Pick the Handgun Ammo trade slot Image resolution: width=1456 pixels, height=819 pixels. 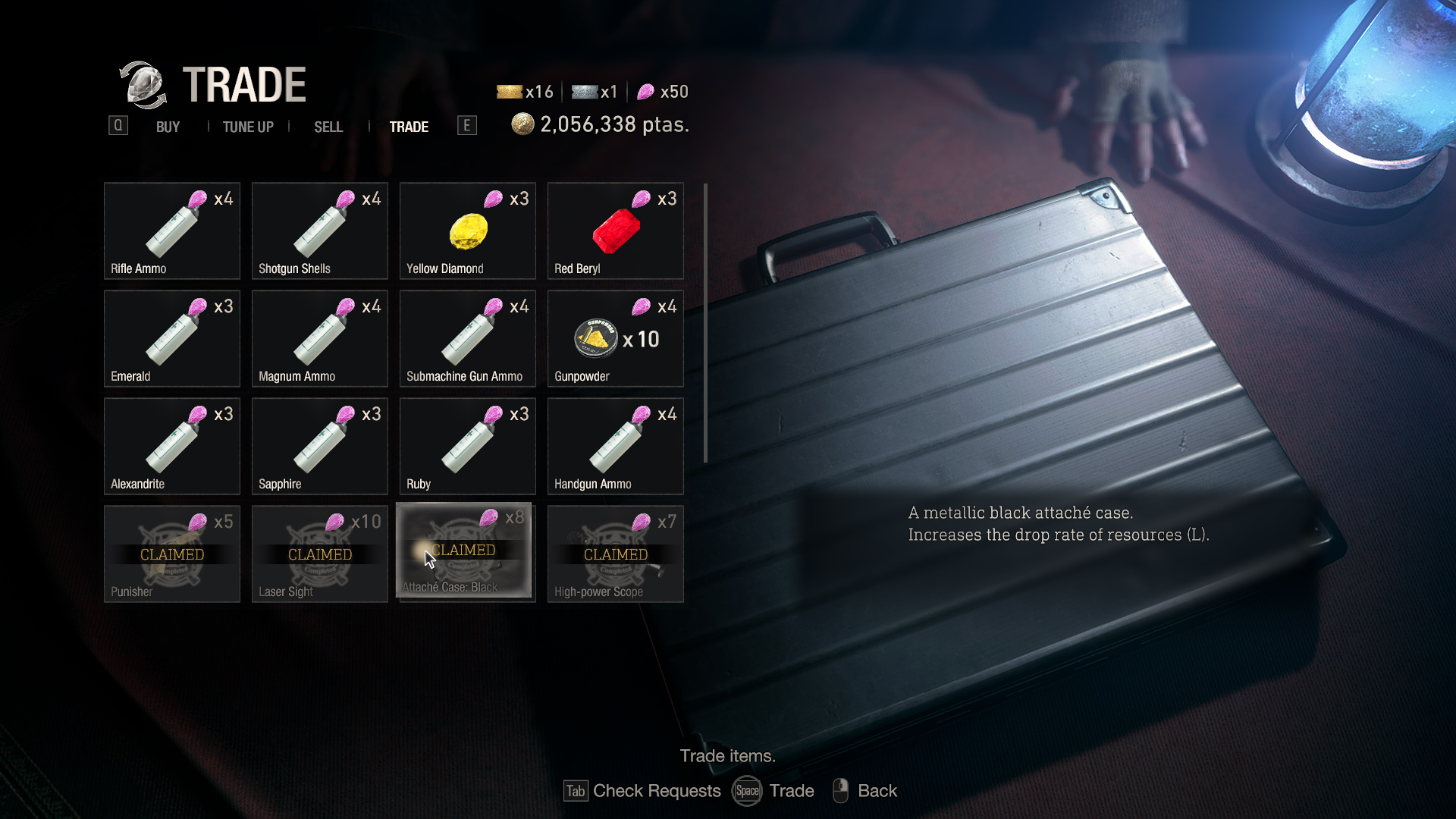615,446
